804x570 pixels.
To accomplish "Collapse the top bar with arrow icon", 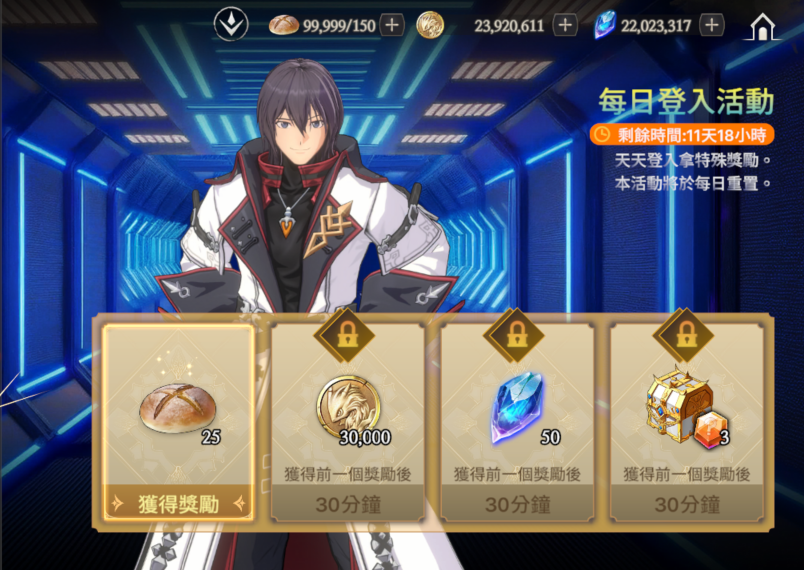I will click(x=232, y=25).
